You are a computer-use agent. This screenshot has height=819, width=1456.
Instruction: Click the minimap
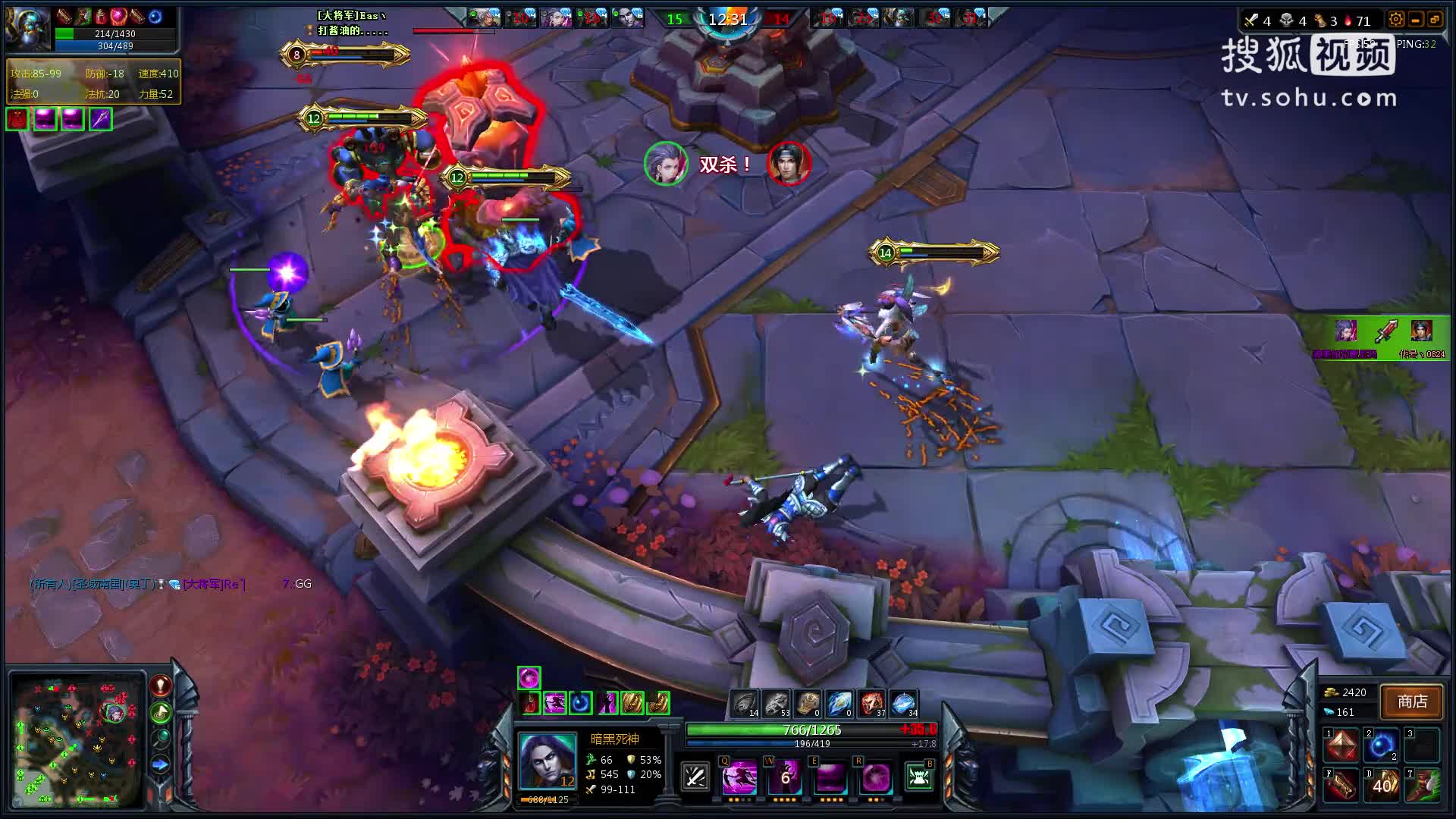(76, 739)
